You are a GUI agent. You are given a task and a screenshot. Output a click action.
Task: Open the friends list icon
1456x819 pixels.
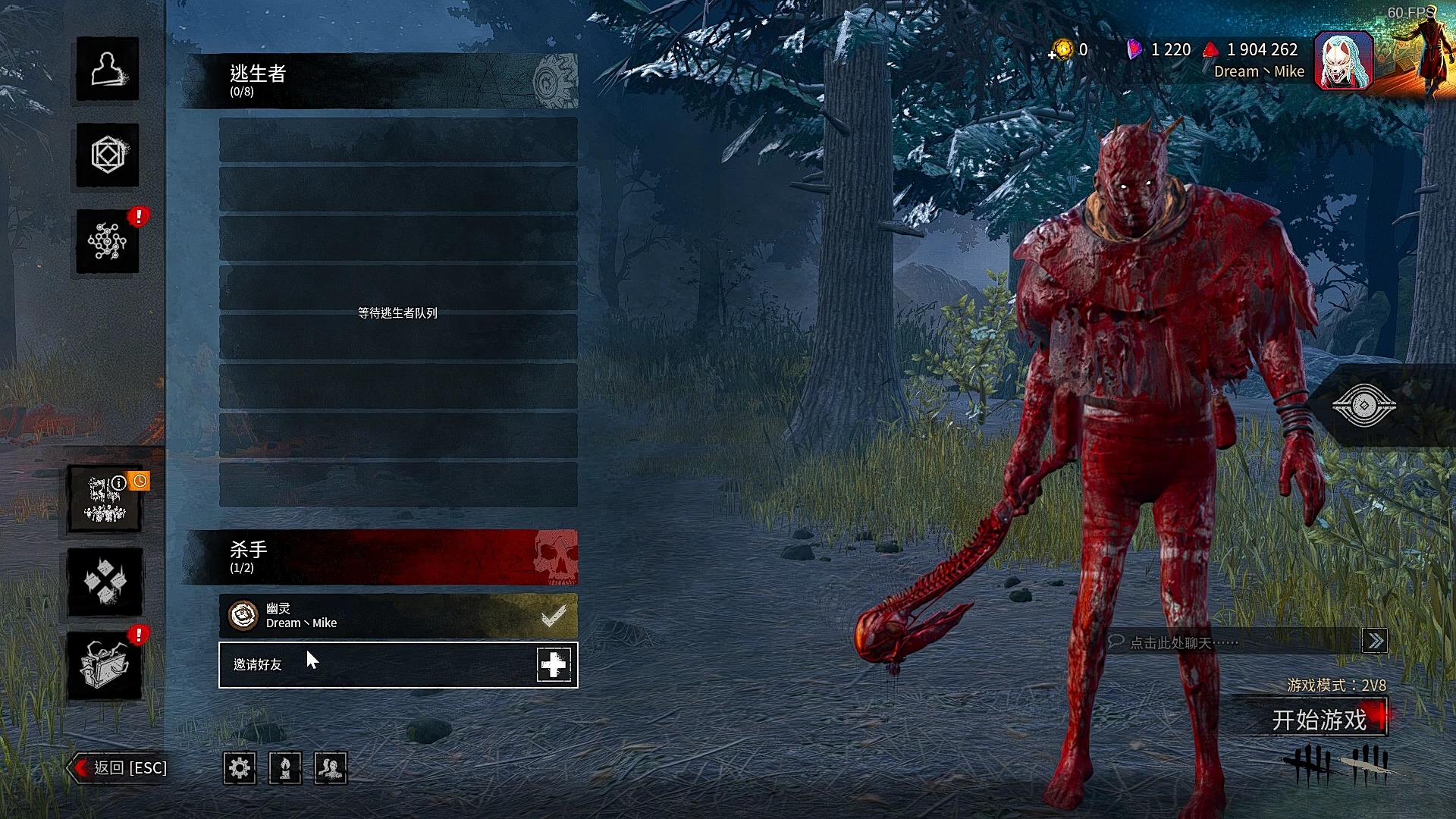click(331, 768)
